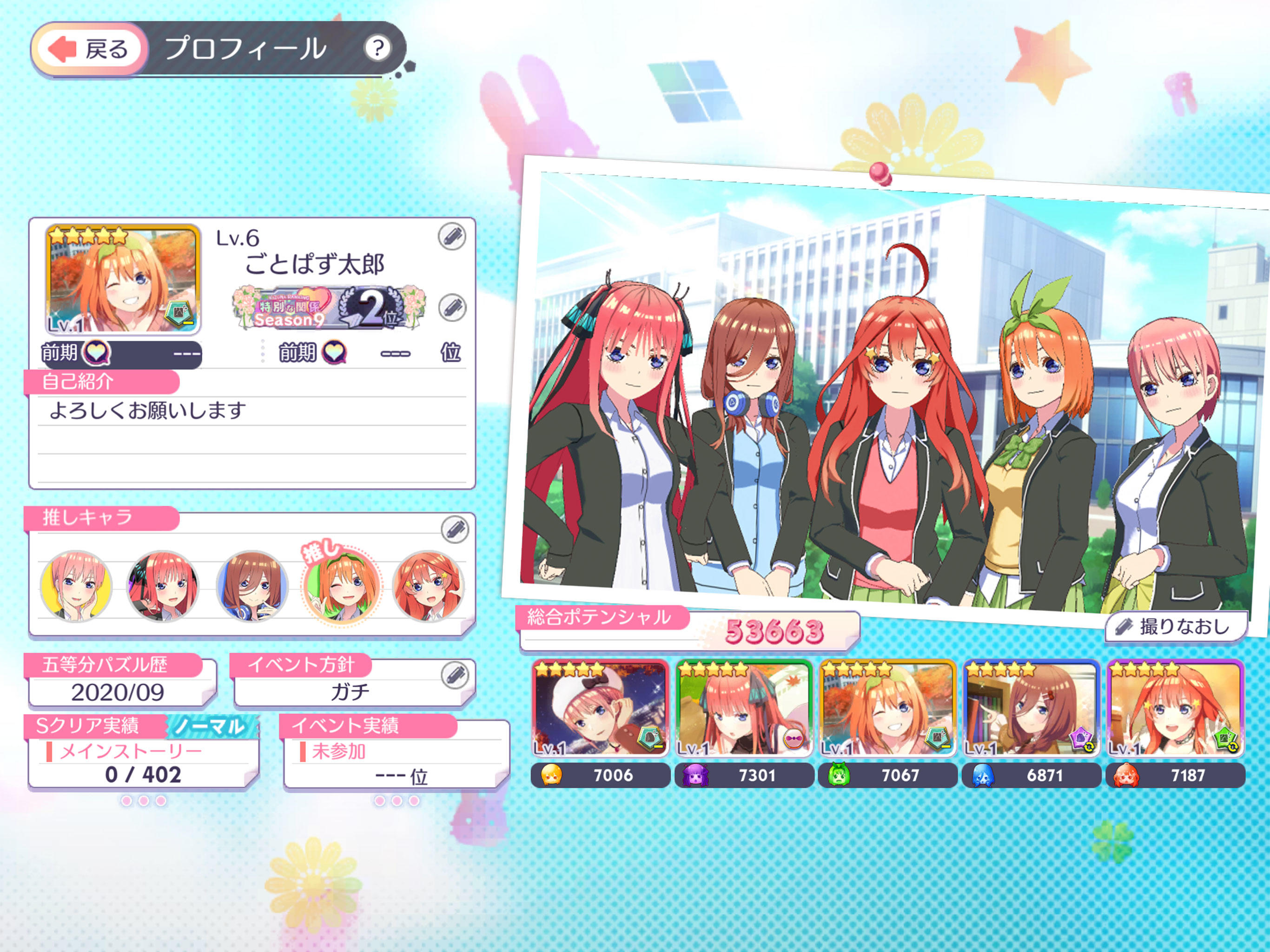Select the five-star Nino card thumbnail

(743, 709)
